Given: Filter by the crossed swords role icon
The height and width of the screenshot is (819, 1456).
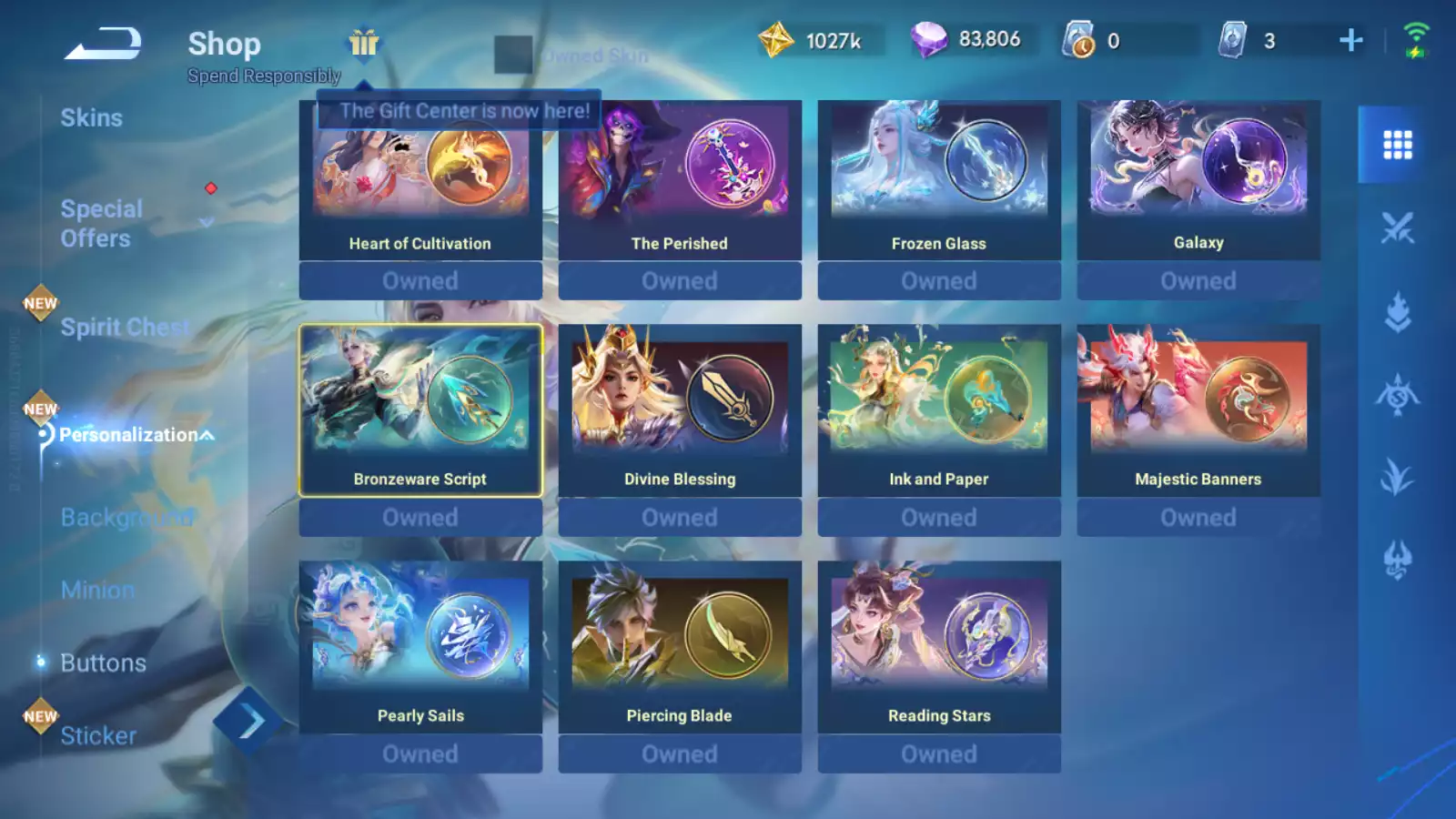Looking at the screenshot, I should tap(1397, 228).
